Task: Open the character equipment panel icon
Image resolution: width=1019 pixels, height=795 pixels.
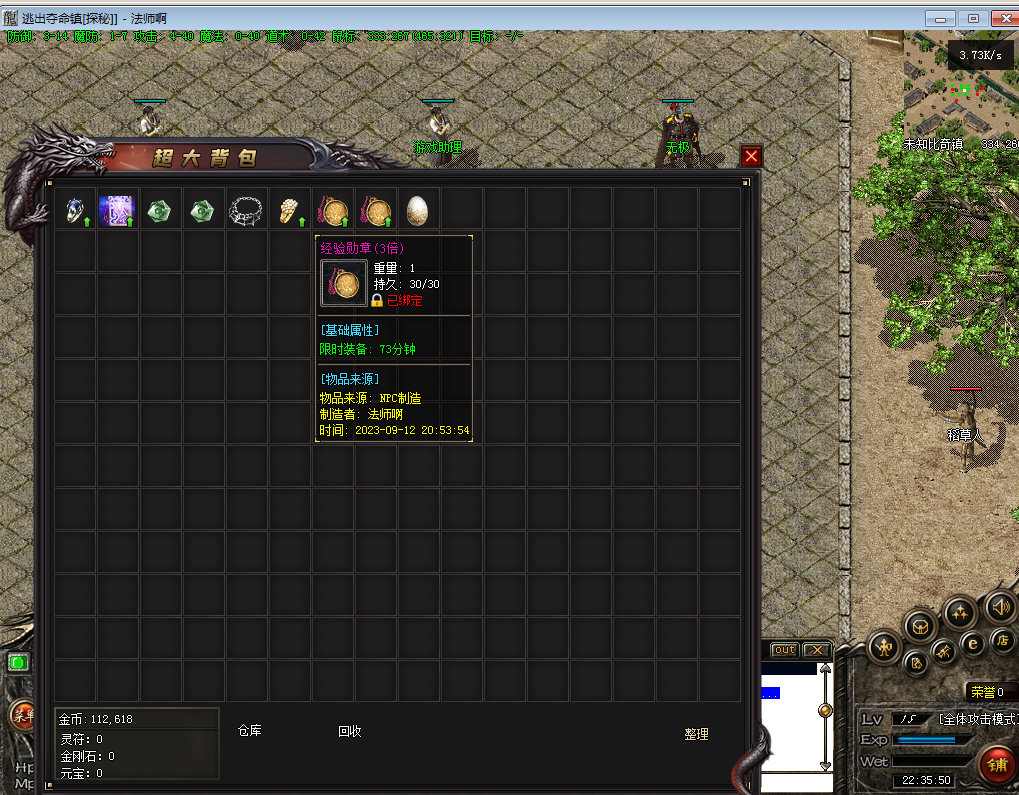Action: (885, 647)
